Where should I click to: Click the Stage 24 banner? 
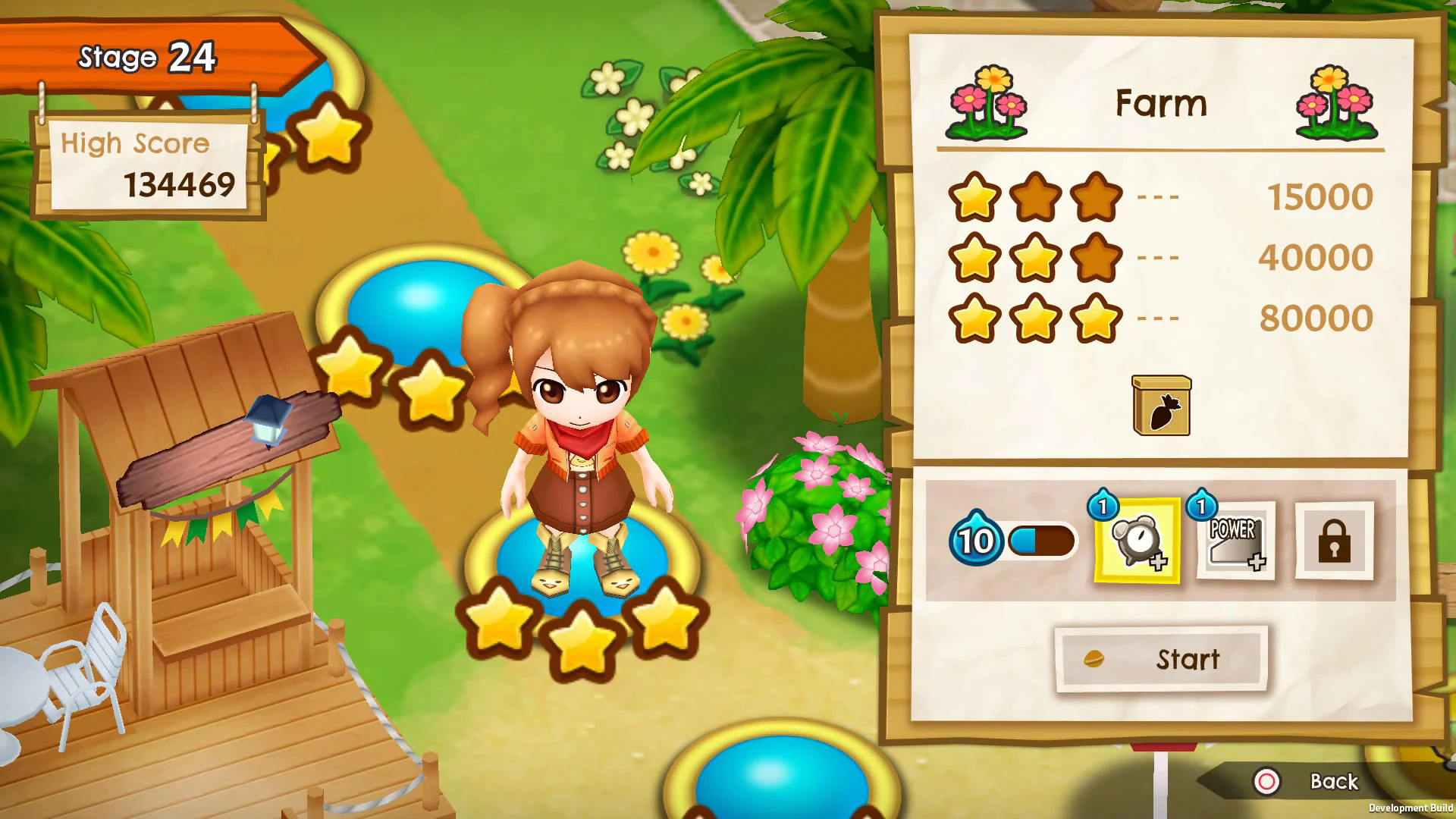148,56
